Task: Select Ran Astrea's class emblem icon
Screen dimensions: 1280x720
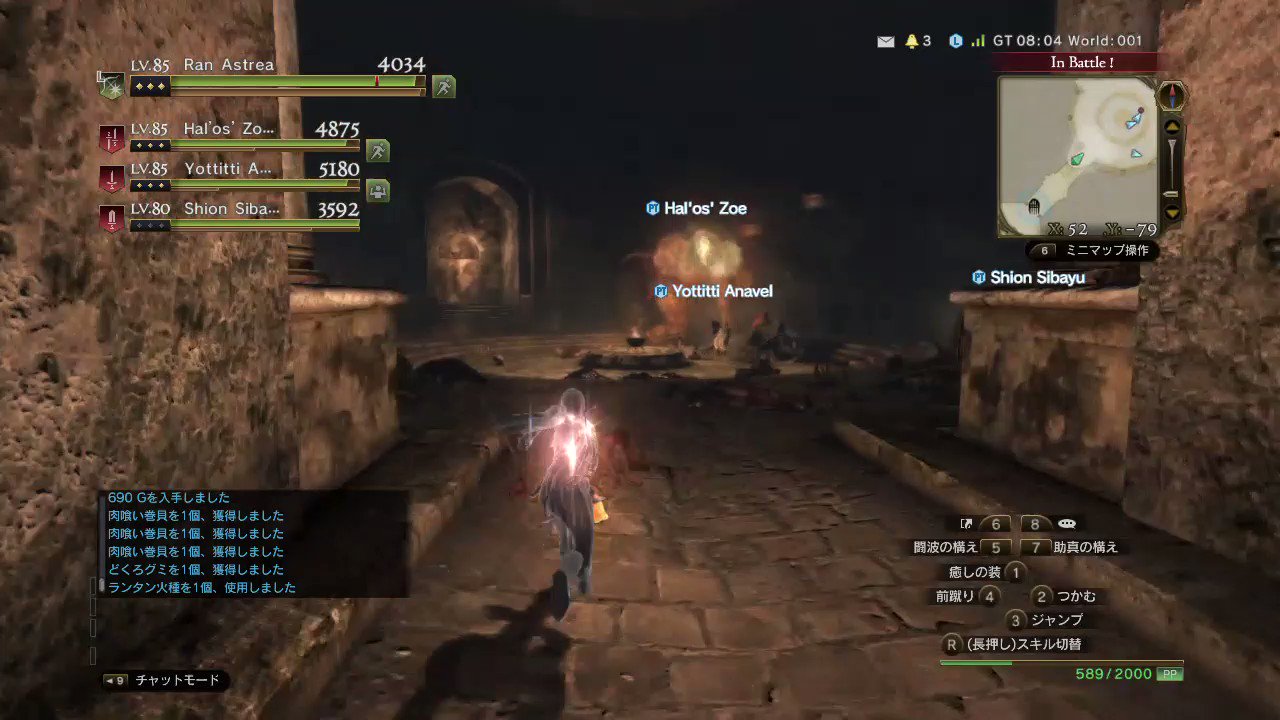Action: (110, 85)
